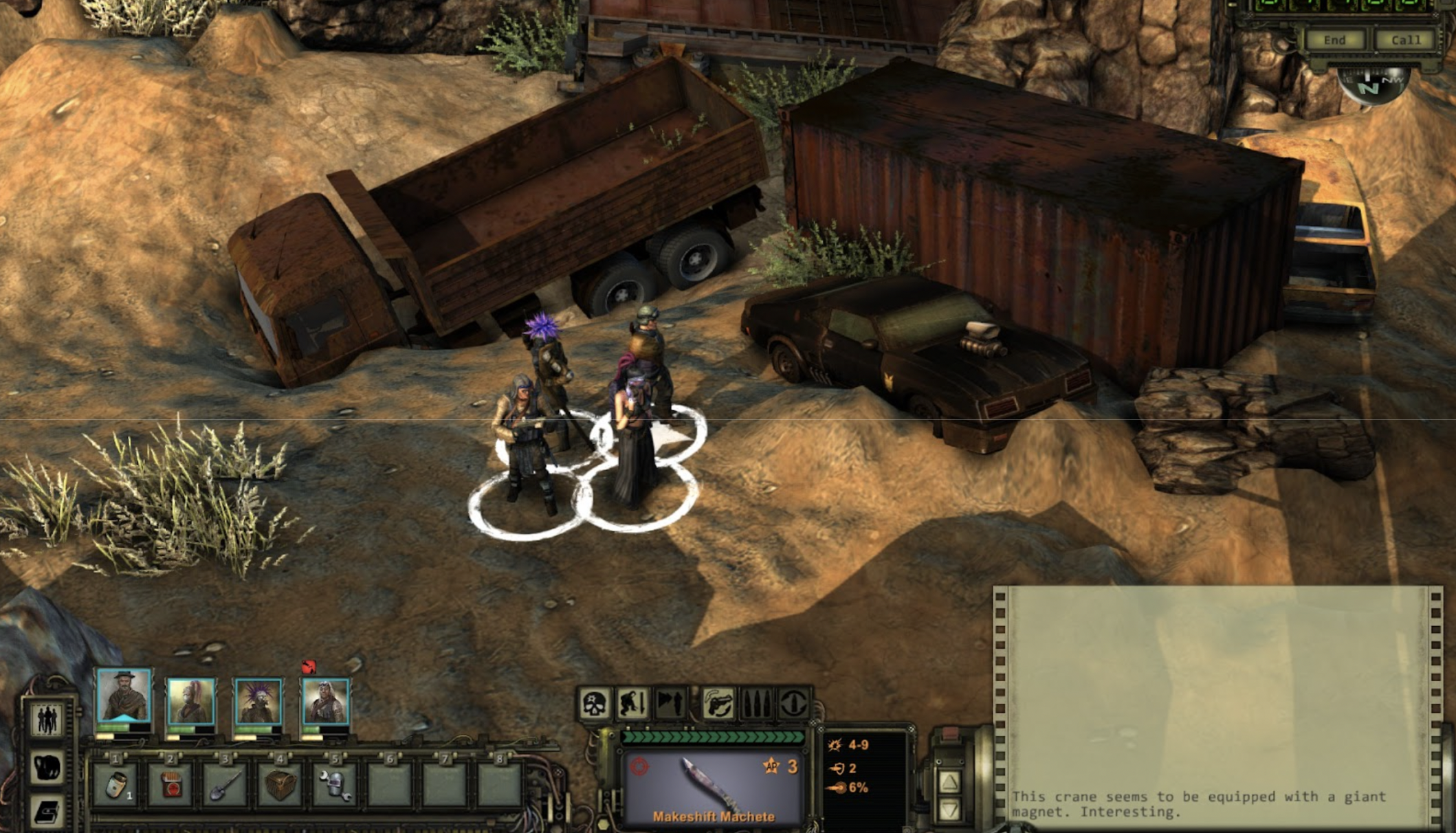Switch weapons with the pistol swap icon
Viewport: 1456px width, 833px height.
point(718,704)
